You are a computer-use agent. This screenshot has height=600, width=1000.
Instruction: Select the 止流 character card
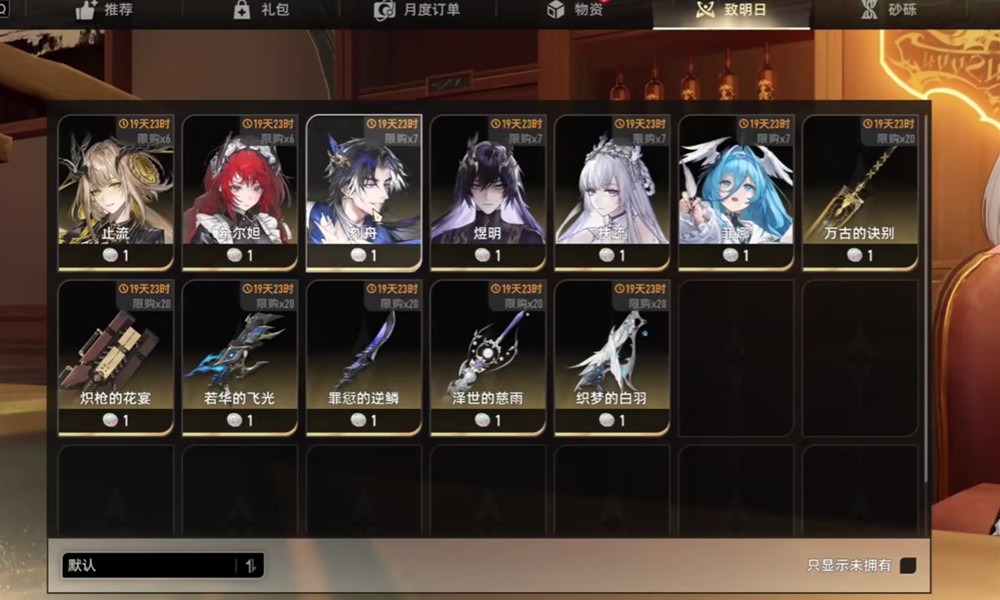coord(116,192)
